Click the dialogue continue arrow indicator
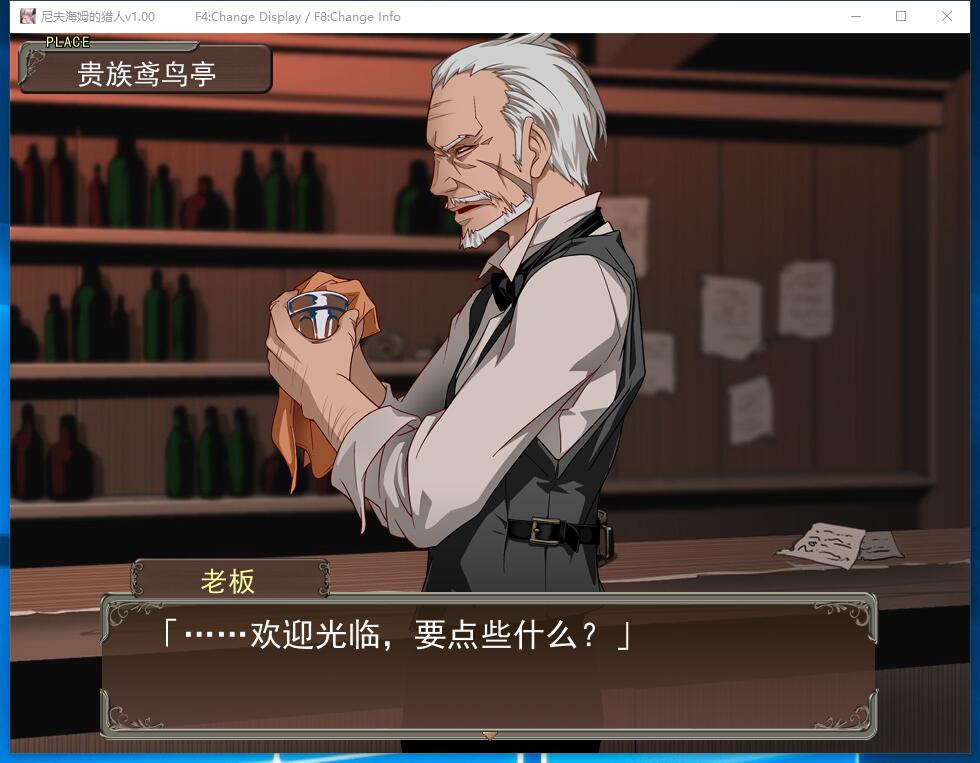This screenshot has height=763, width=980. (x=489, y=736)
